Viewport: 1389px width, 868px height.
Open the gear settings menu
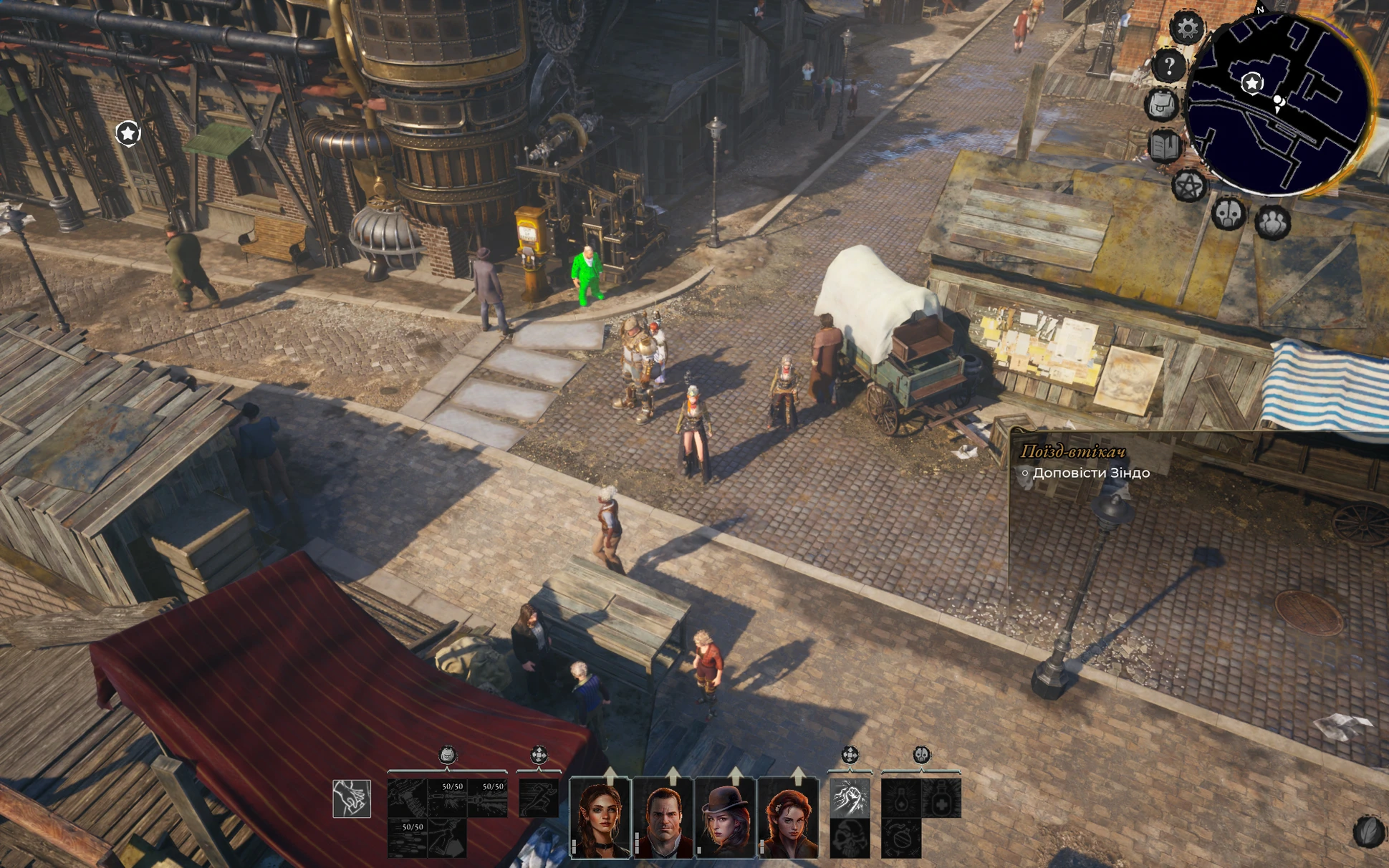1187,28
